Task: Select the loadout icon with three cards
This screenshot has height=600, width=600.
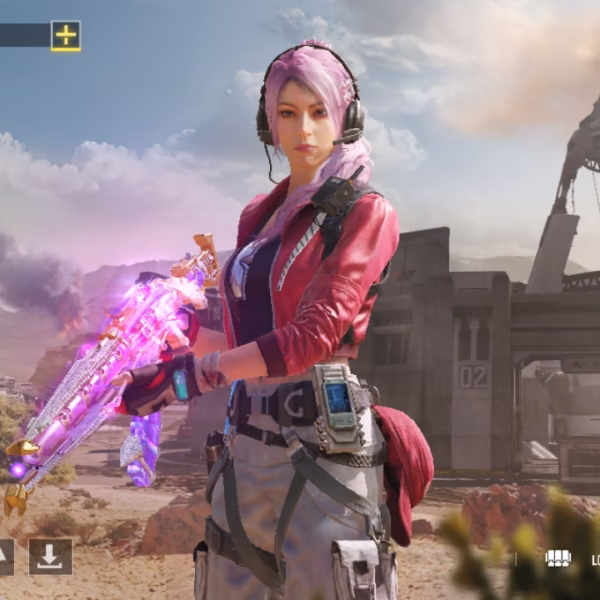Action: 557,558
